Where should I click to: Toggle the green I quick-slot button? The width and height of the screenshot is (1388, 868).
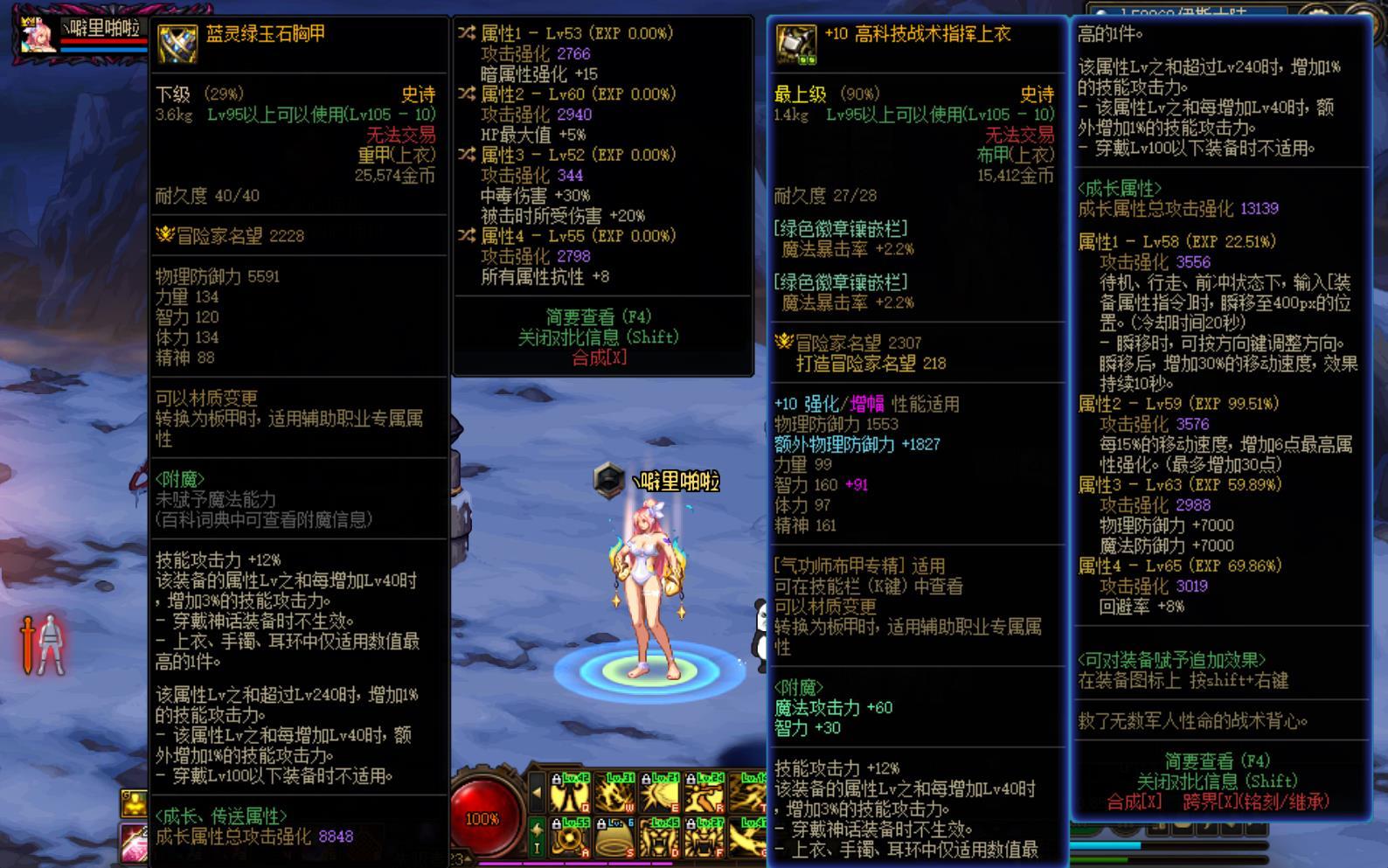point(537,837)
